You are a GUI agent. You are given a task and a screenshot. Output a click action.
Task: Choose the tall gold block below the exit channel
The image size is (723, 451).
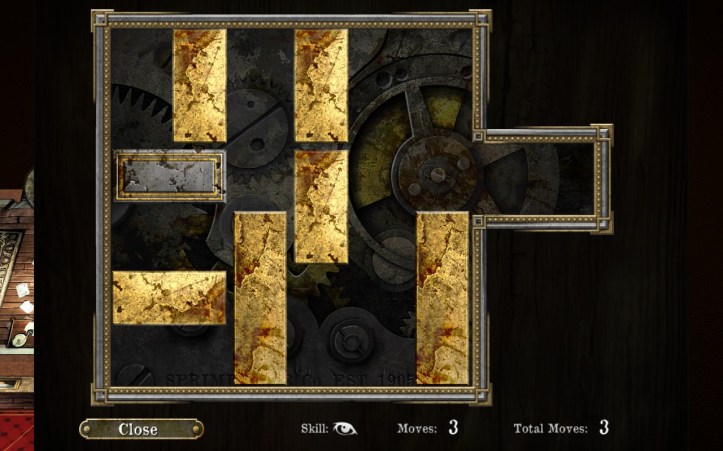[442, 297]
